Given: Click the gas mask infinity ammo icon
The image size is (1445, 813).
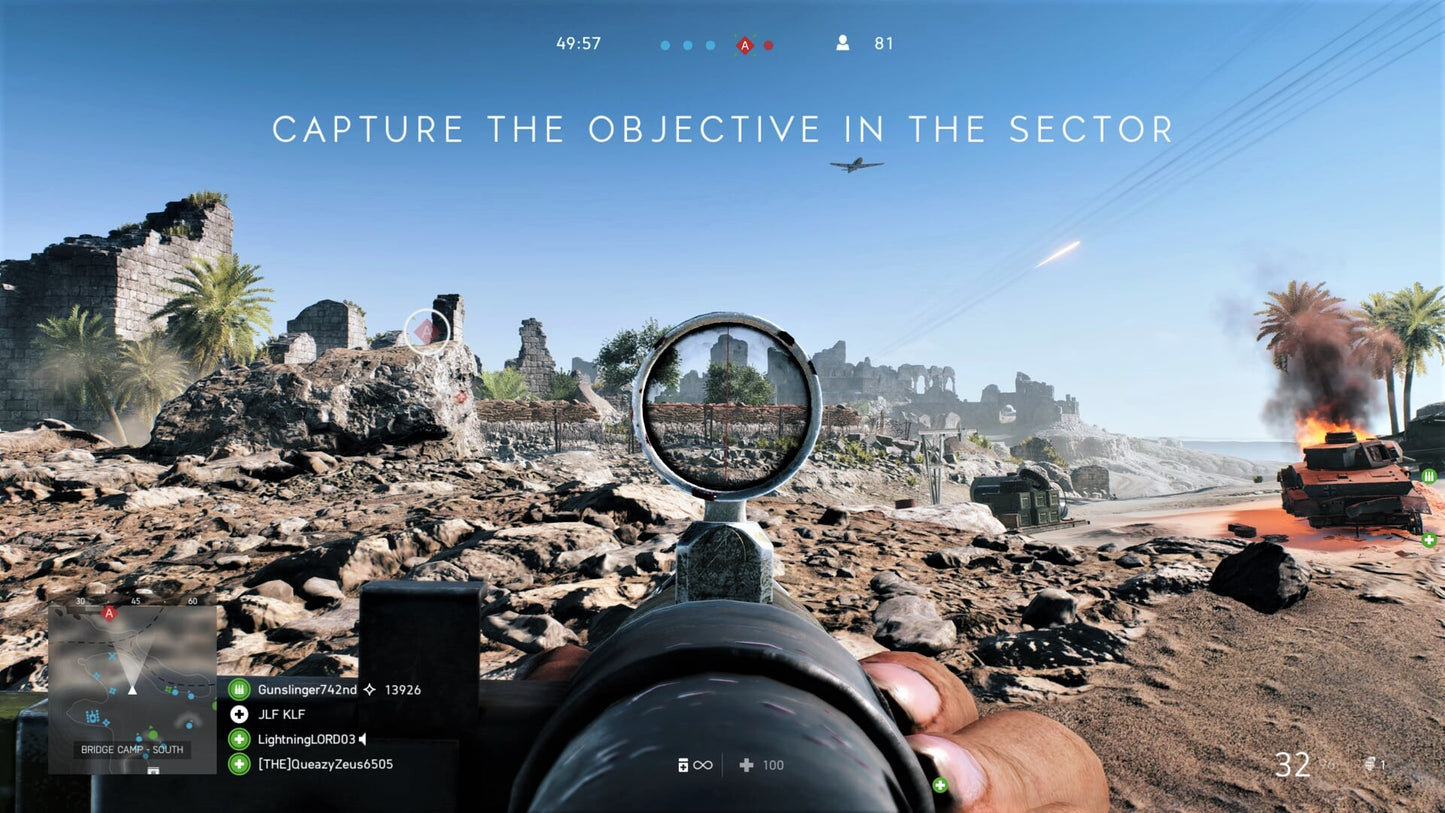Looking at the screenshot, I should pyautogui.click(x=688, y=765).
